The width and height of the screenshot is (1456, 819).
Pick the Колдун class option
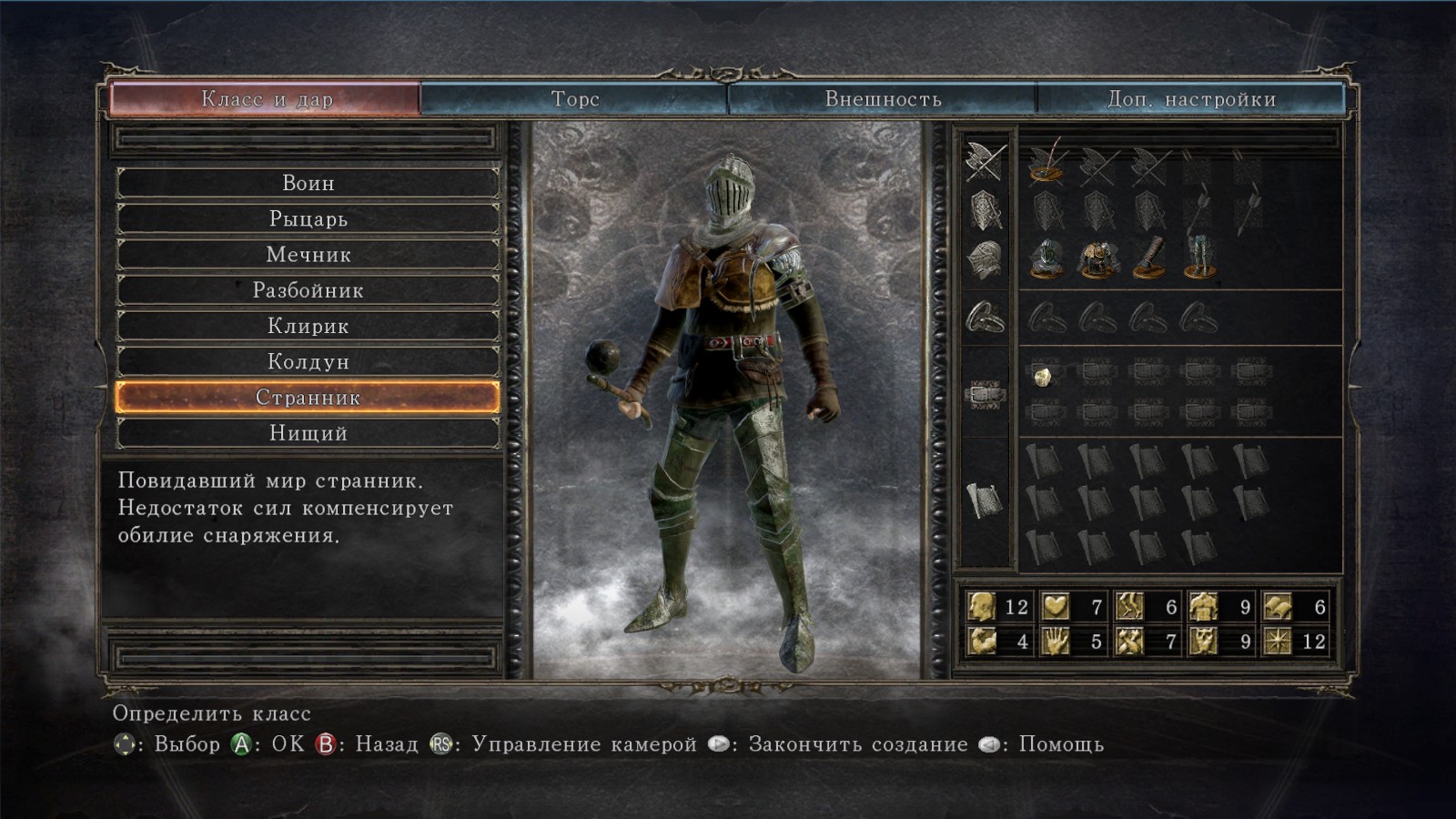coord(308,361)
